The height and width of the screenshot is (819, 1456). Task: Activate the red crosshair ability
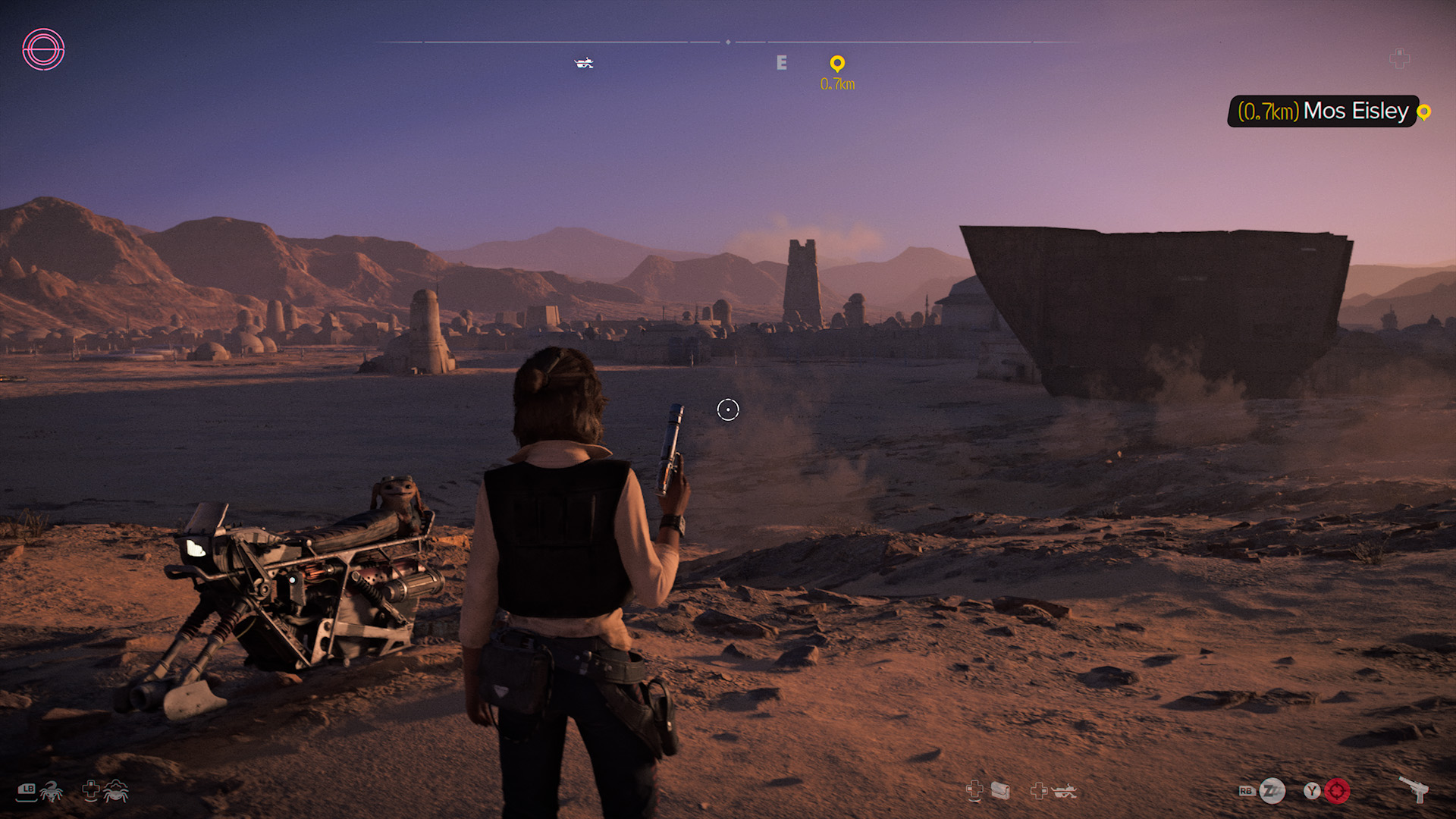click(1337, 791)
